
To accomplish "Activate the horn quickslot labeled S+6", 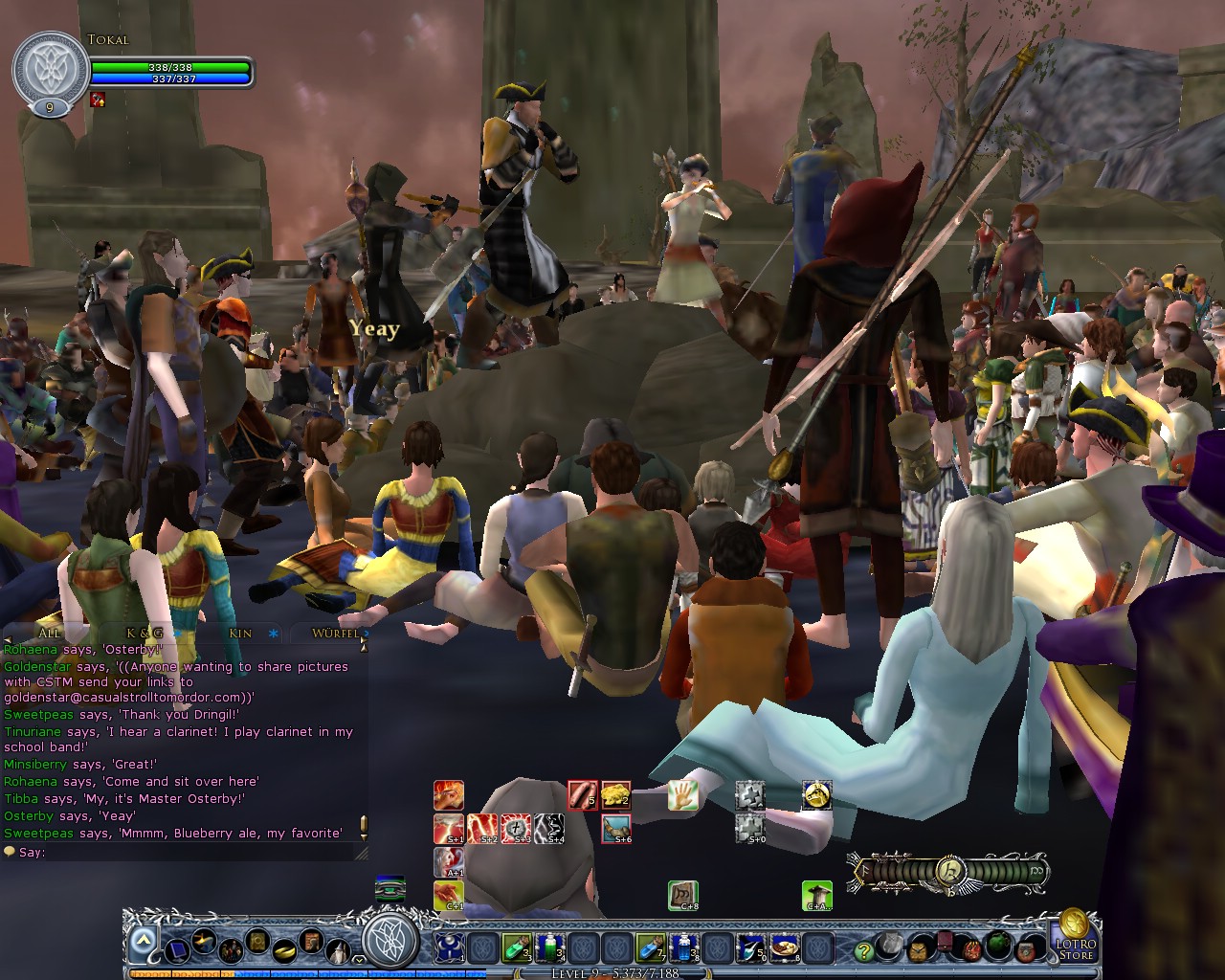I will point(615,829).
